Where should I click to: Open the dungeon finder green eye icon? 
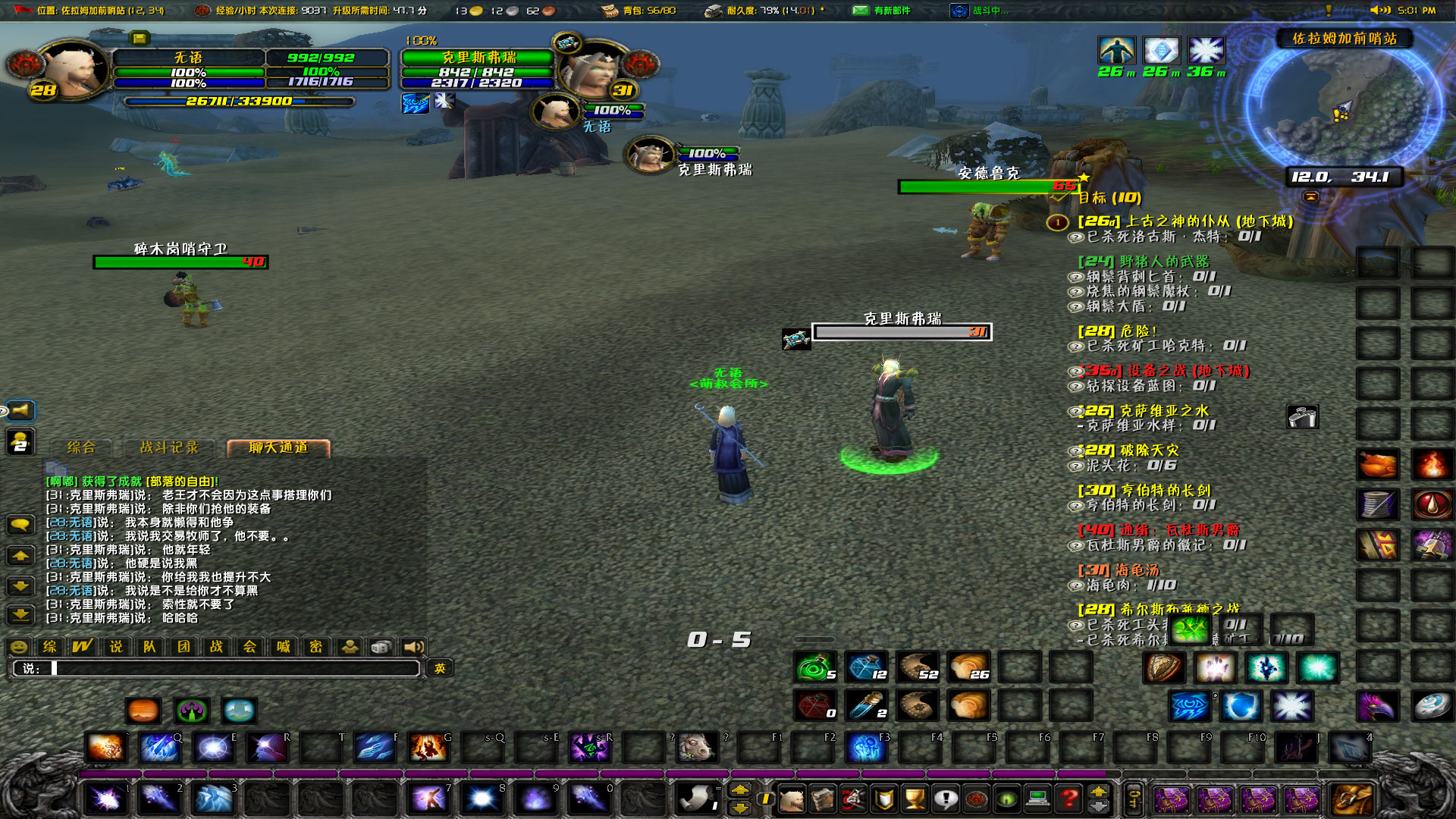pyautogui.click(x=1005, y=800)
